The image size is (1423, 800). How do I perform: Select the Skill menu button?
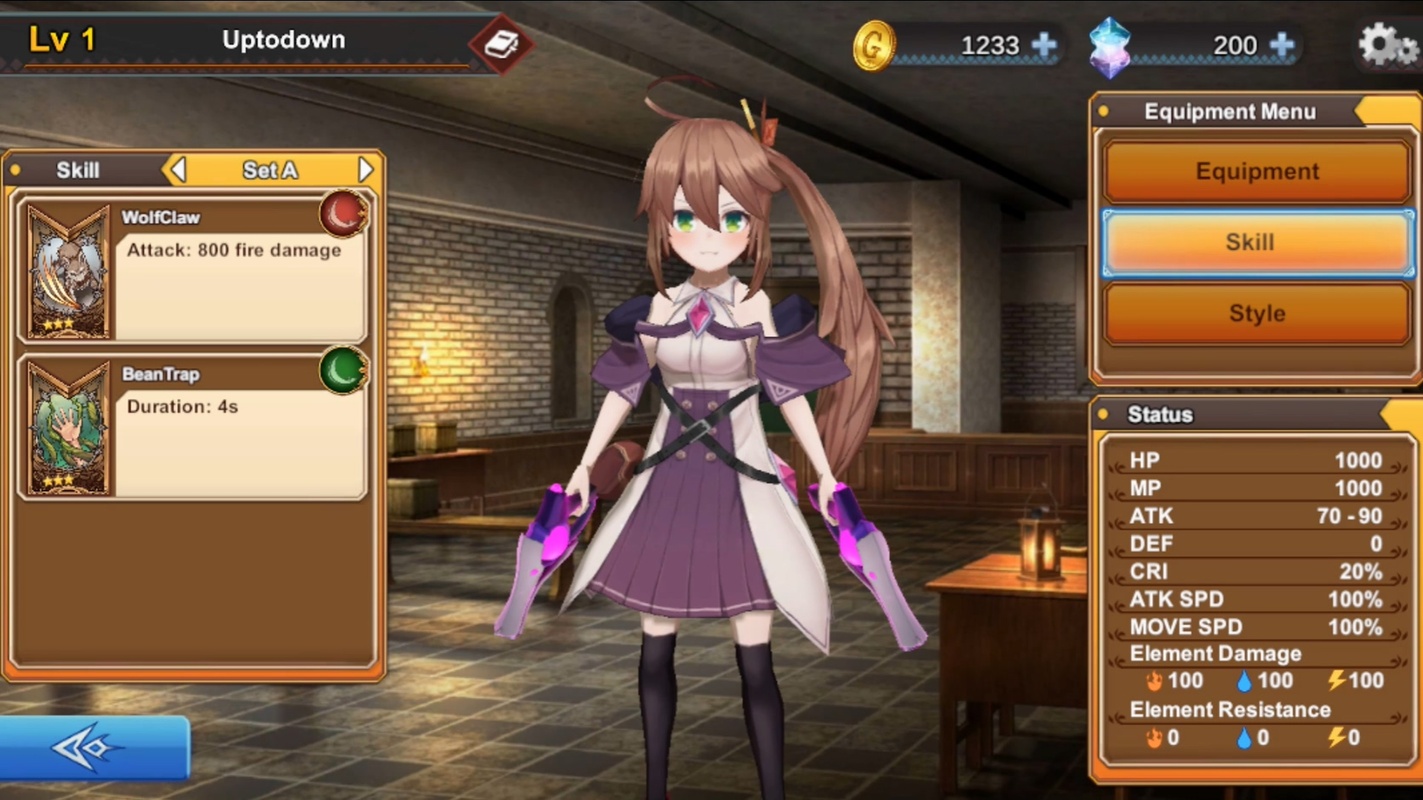[1257, 242]
